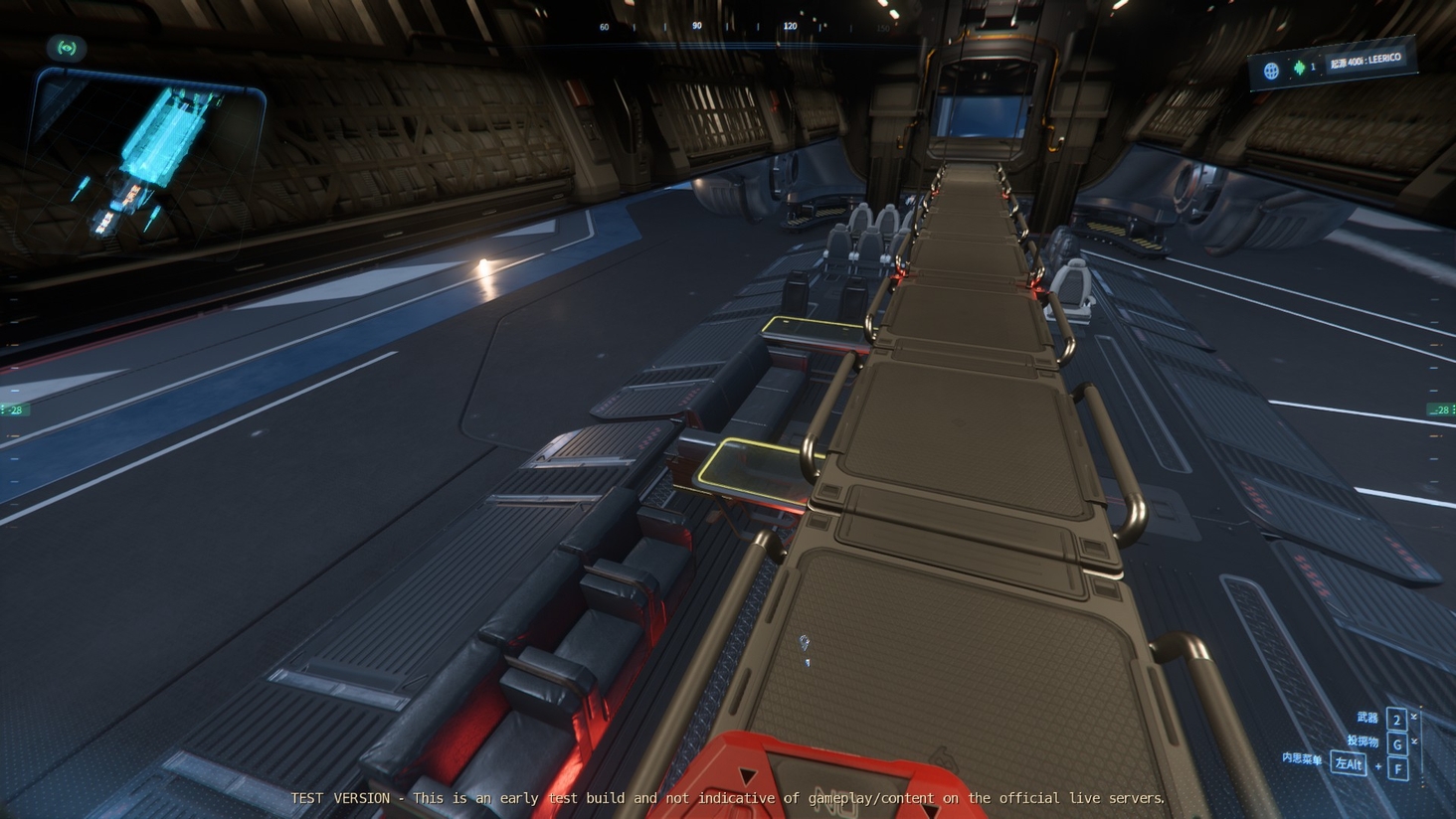Screen dimensions: 1456x819
Task: Select the weapon keybind icon labeled 2
Action: tap(1395, 720)
